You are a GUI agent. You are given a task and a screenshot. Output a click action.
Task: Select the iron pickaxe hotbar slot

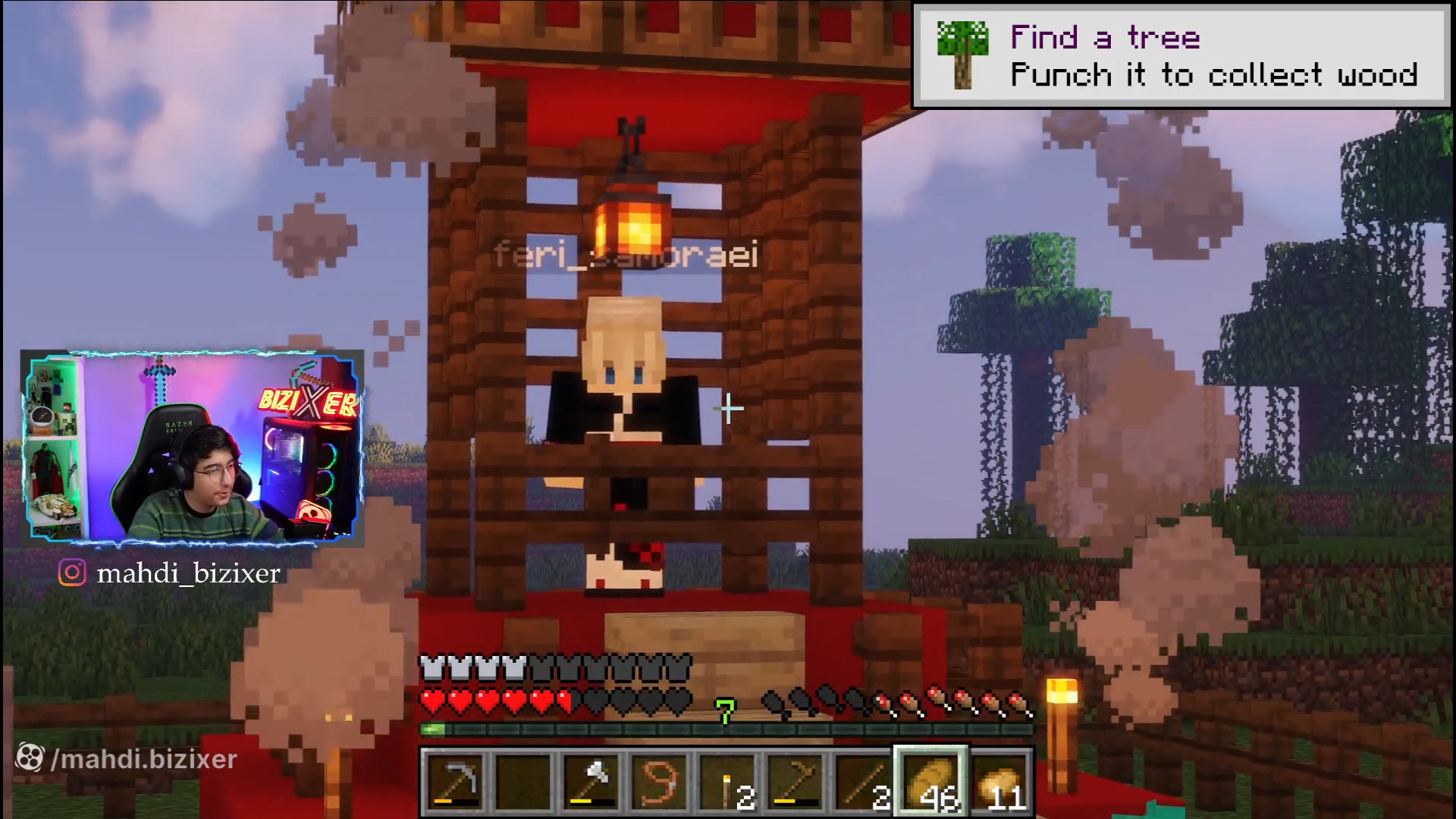[x=456, y=782]
